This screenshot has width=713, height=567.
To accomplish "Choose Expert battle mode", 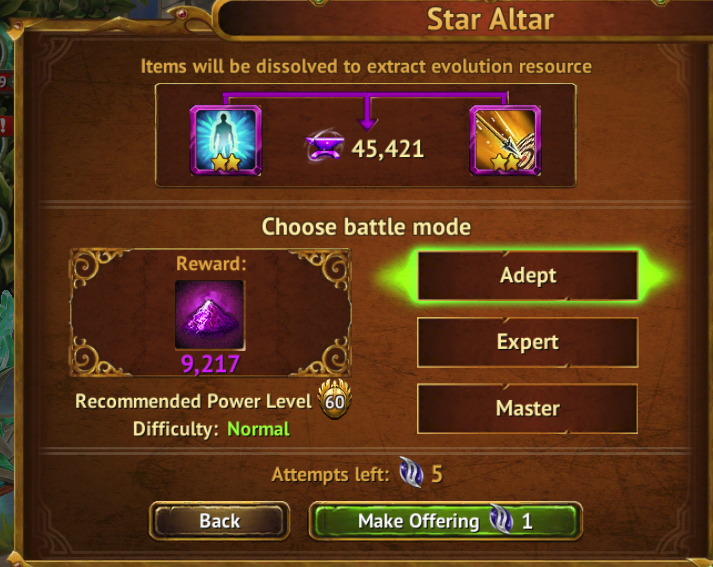I will point(527,342).
